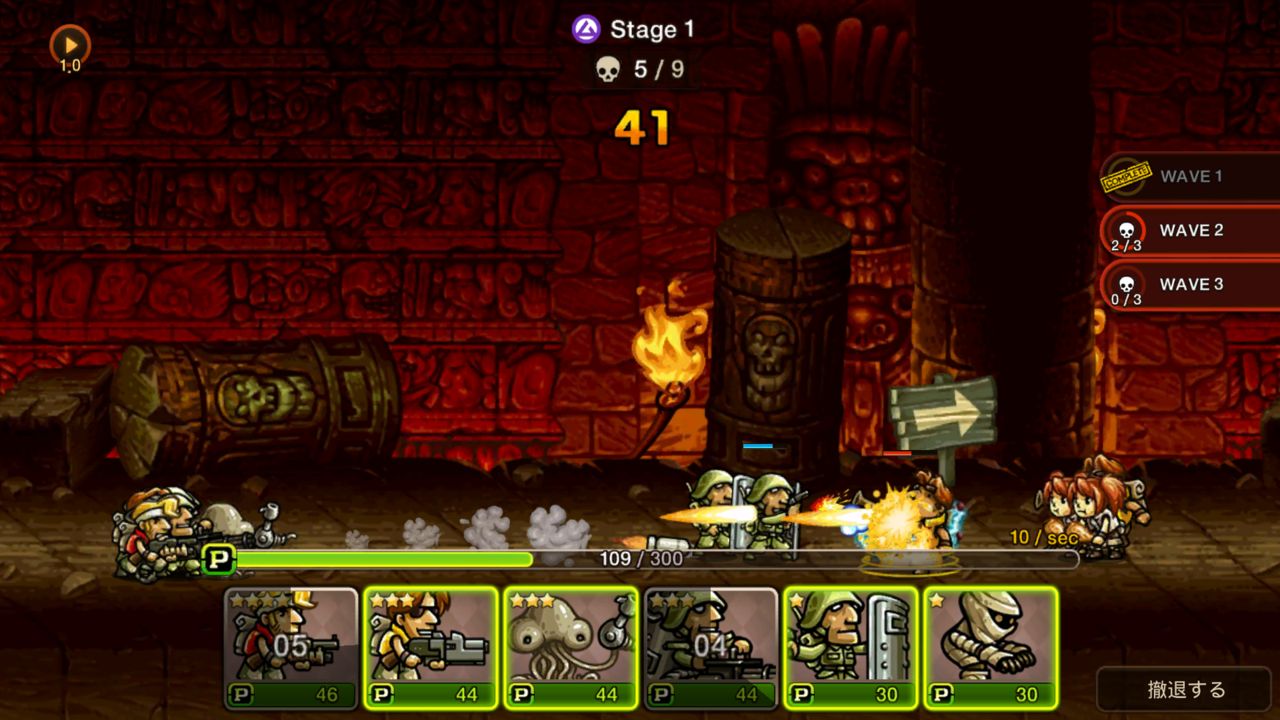Viewport: 1280px width, 720px height.
Task: Tap the machine gunner card showing cooldown 04
Action: click(710, 645)
